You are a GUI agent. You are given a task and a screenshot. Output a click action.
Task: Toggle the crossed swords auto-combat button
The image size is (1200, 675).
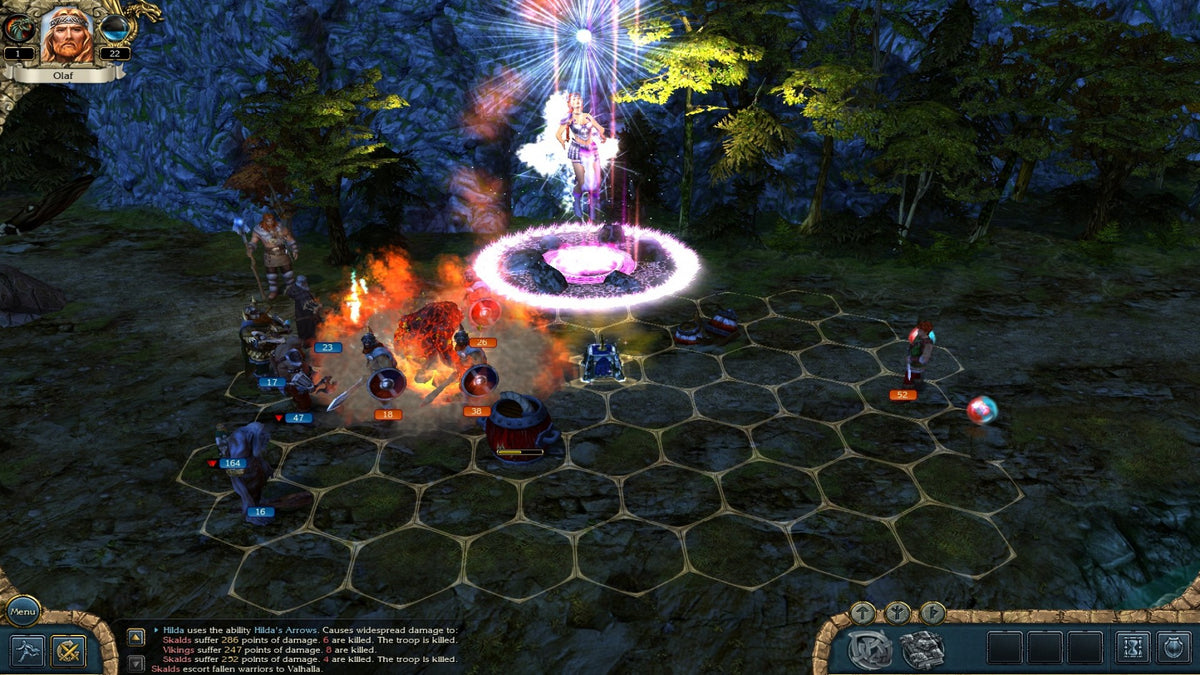click(69, 651)
